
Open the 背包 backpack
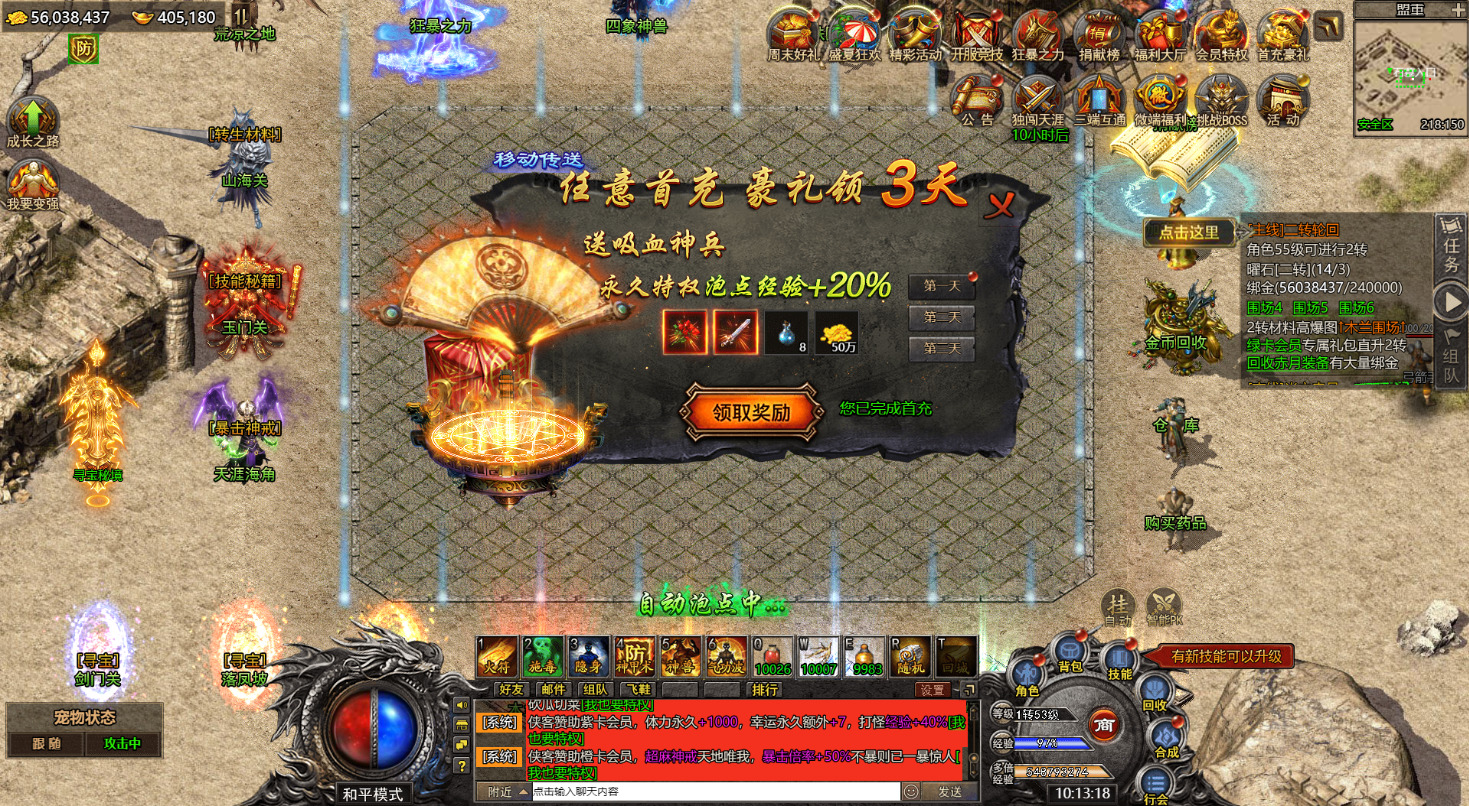point(1070,653)
